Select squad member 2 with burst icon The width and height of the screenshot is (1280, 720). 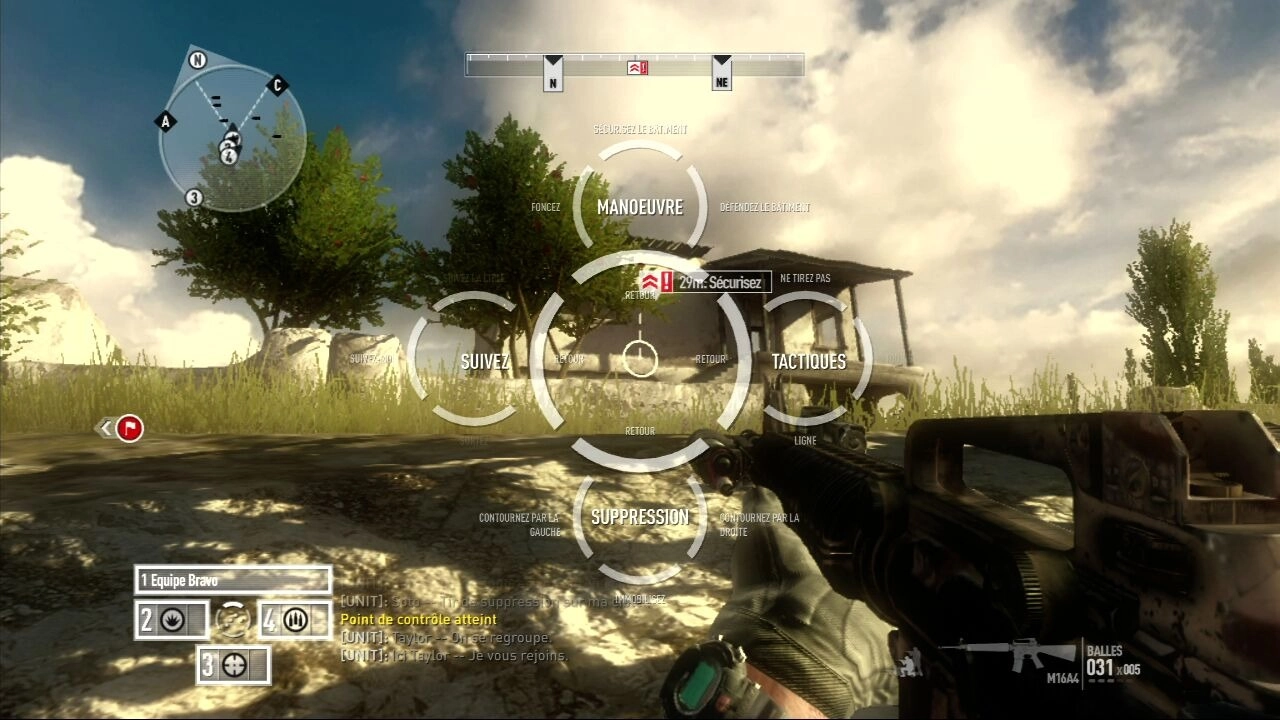click(172, 620)
